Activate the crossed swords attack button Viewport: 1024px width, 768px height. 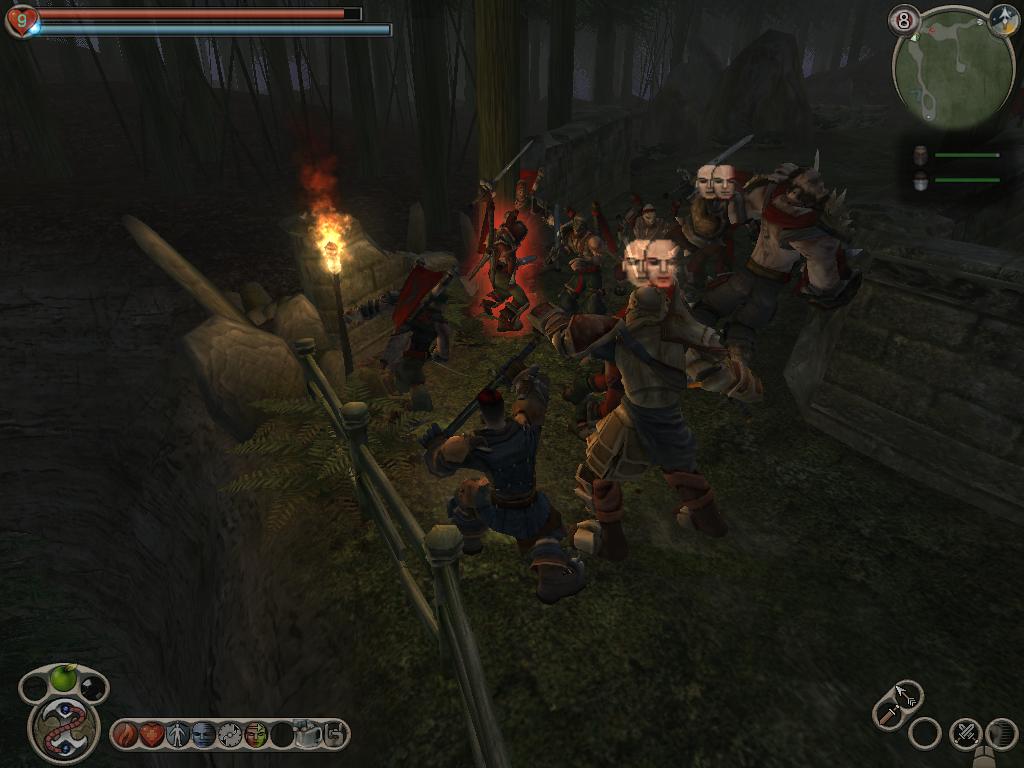click(965, 733)
